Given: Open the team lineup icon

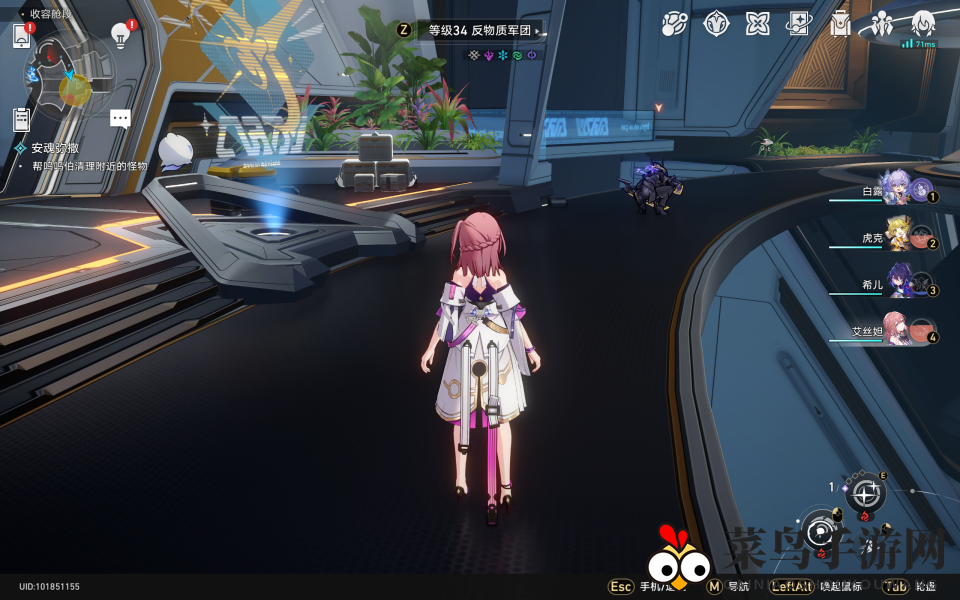Looking at the screenshot, I should 882,24.
